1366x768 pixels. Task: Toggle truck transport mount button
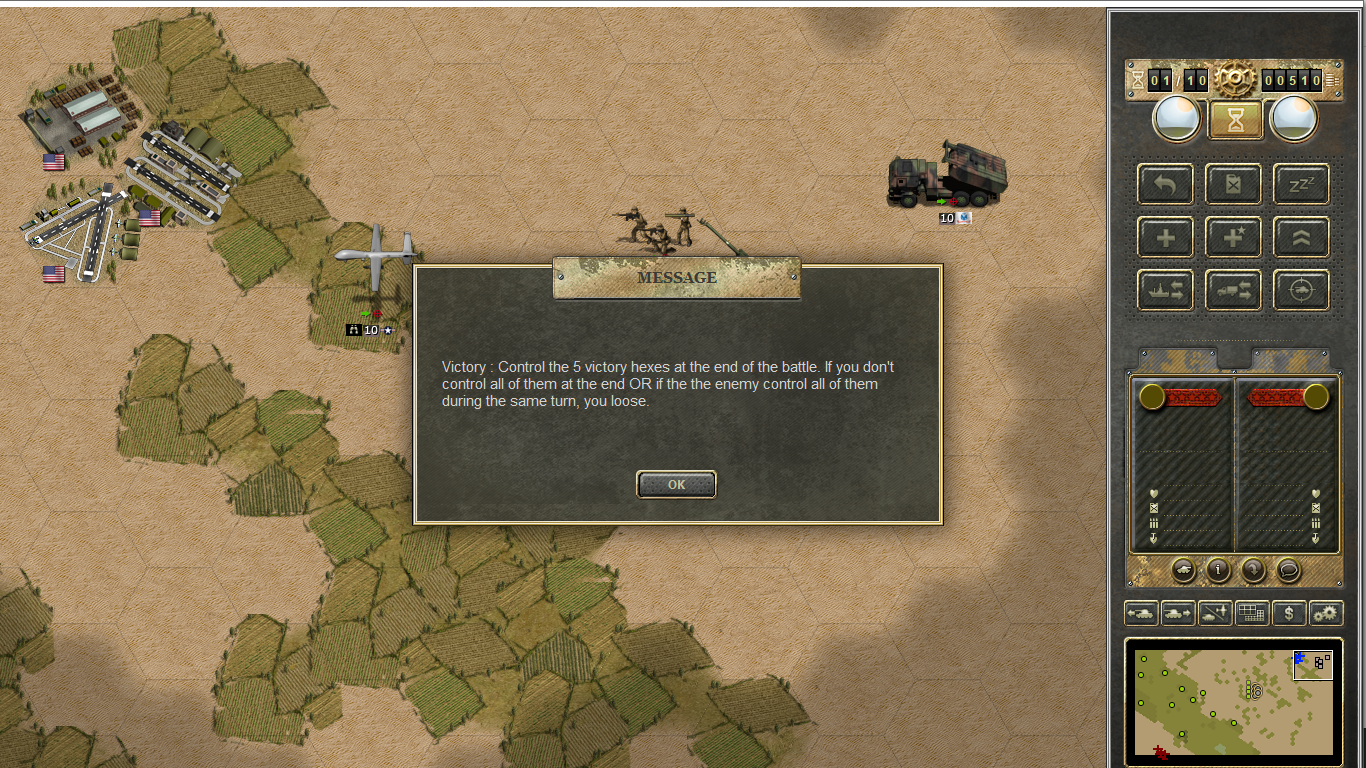[1233, 290]
